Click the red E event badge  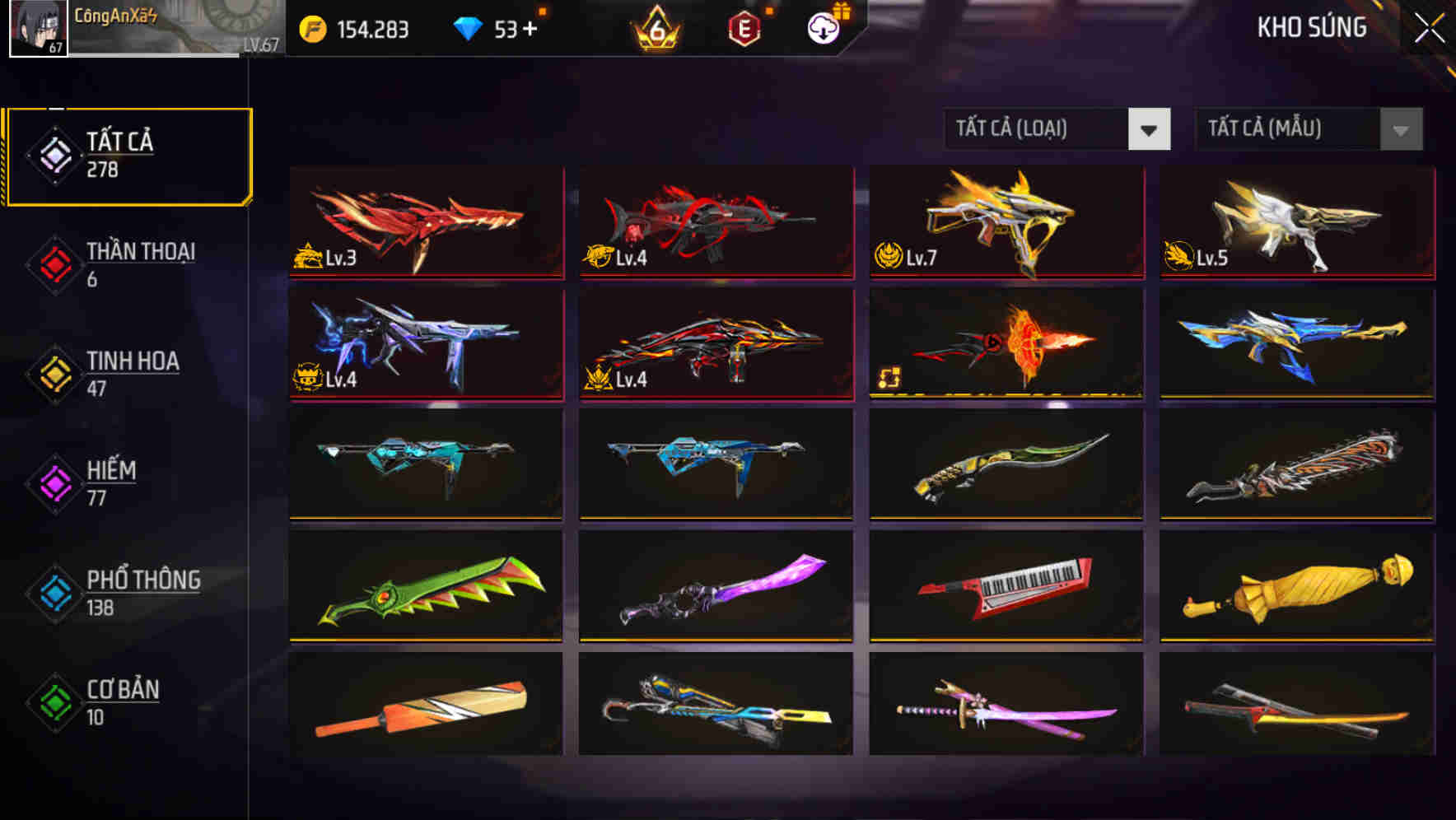click(743, 26)
